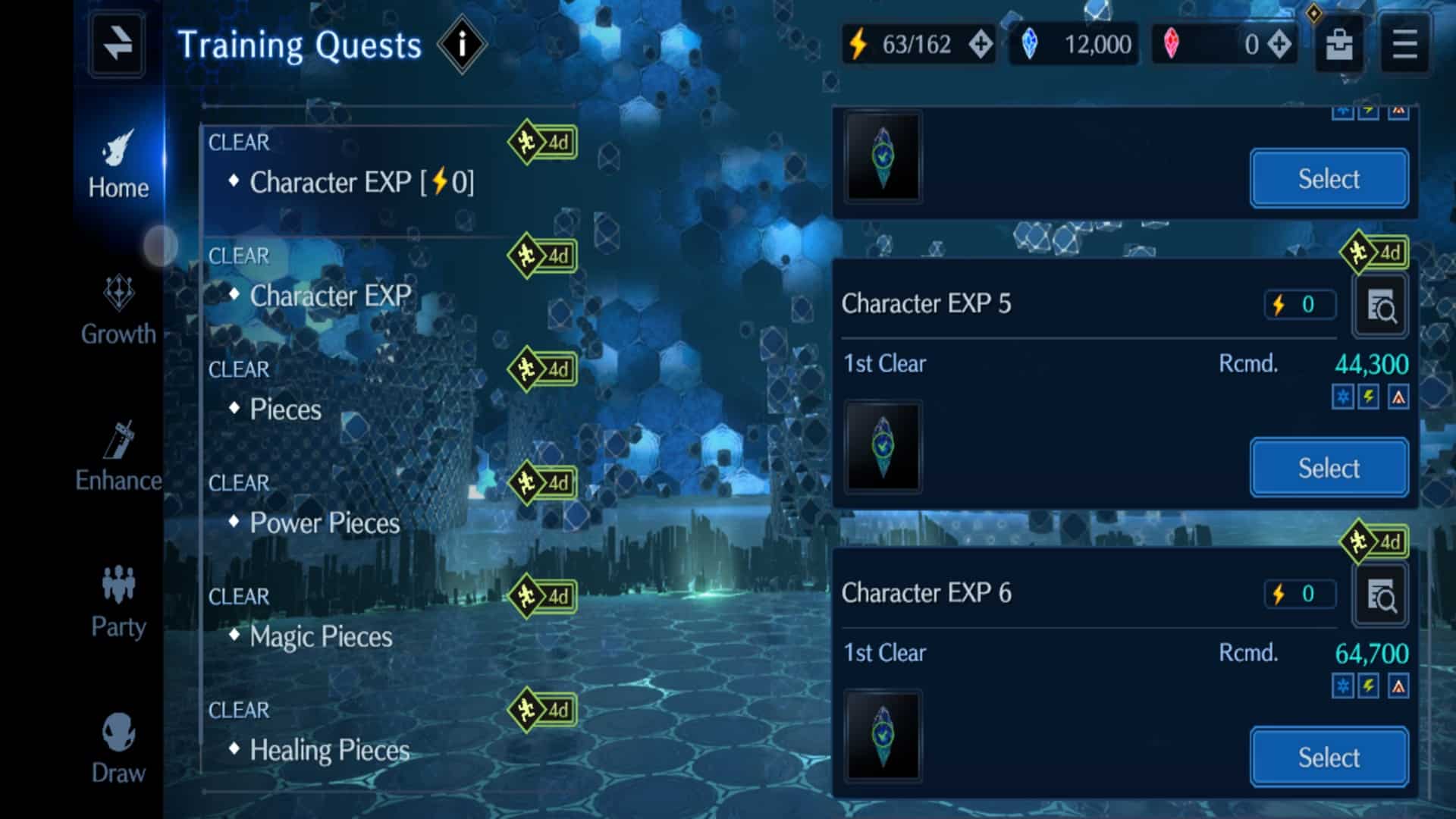Viewport: 1456px width, 819px height.
Task: Click the lightning element icon under Character EXP 6 reward
Action: tap(1370, 686)
